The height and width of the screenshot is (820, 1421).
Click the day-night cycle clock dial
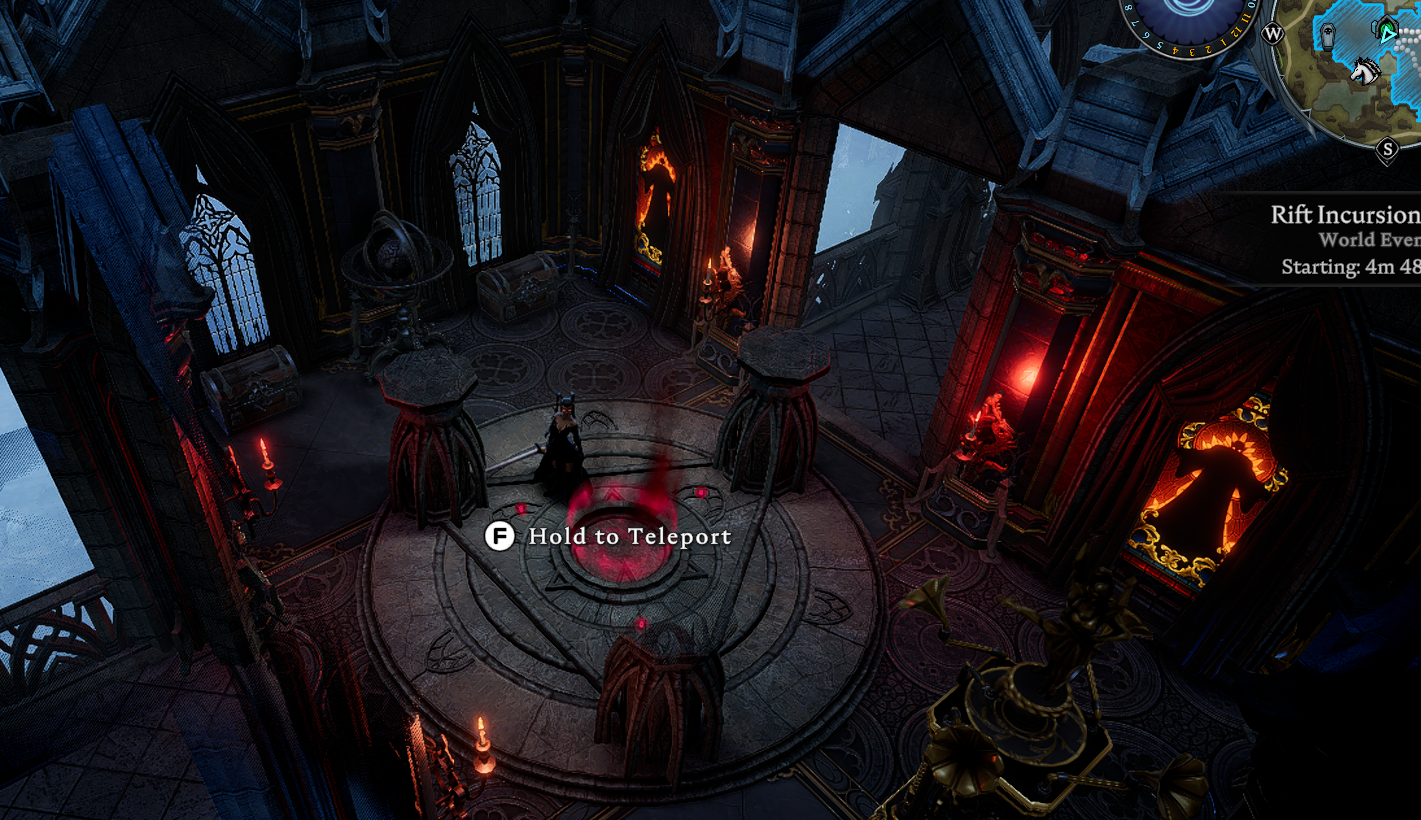coord(1190,20)
